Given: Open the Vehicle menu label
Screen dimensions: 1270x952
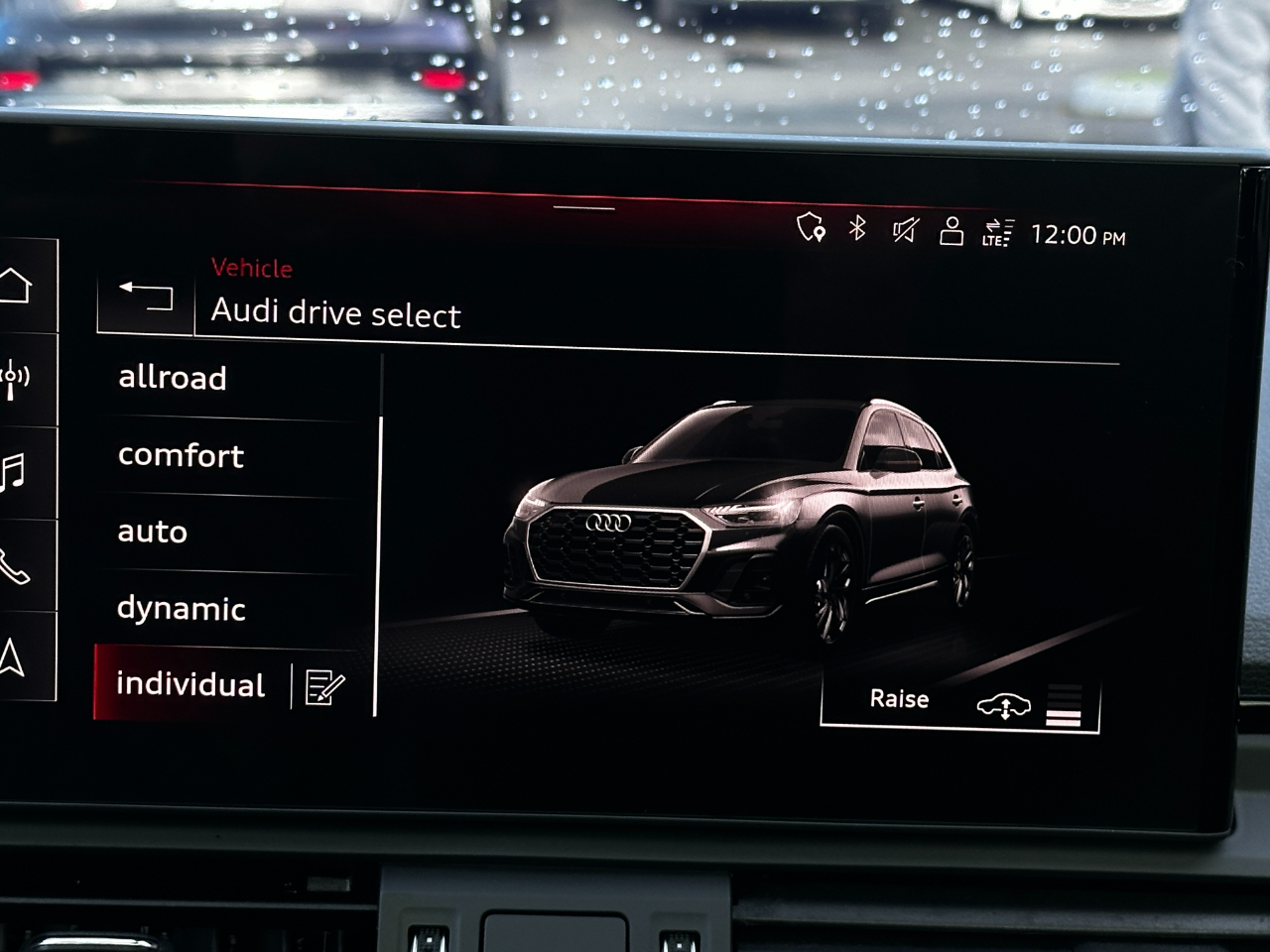Looking at the screenshot, I should coord(250,268).
